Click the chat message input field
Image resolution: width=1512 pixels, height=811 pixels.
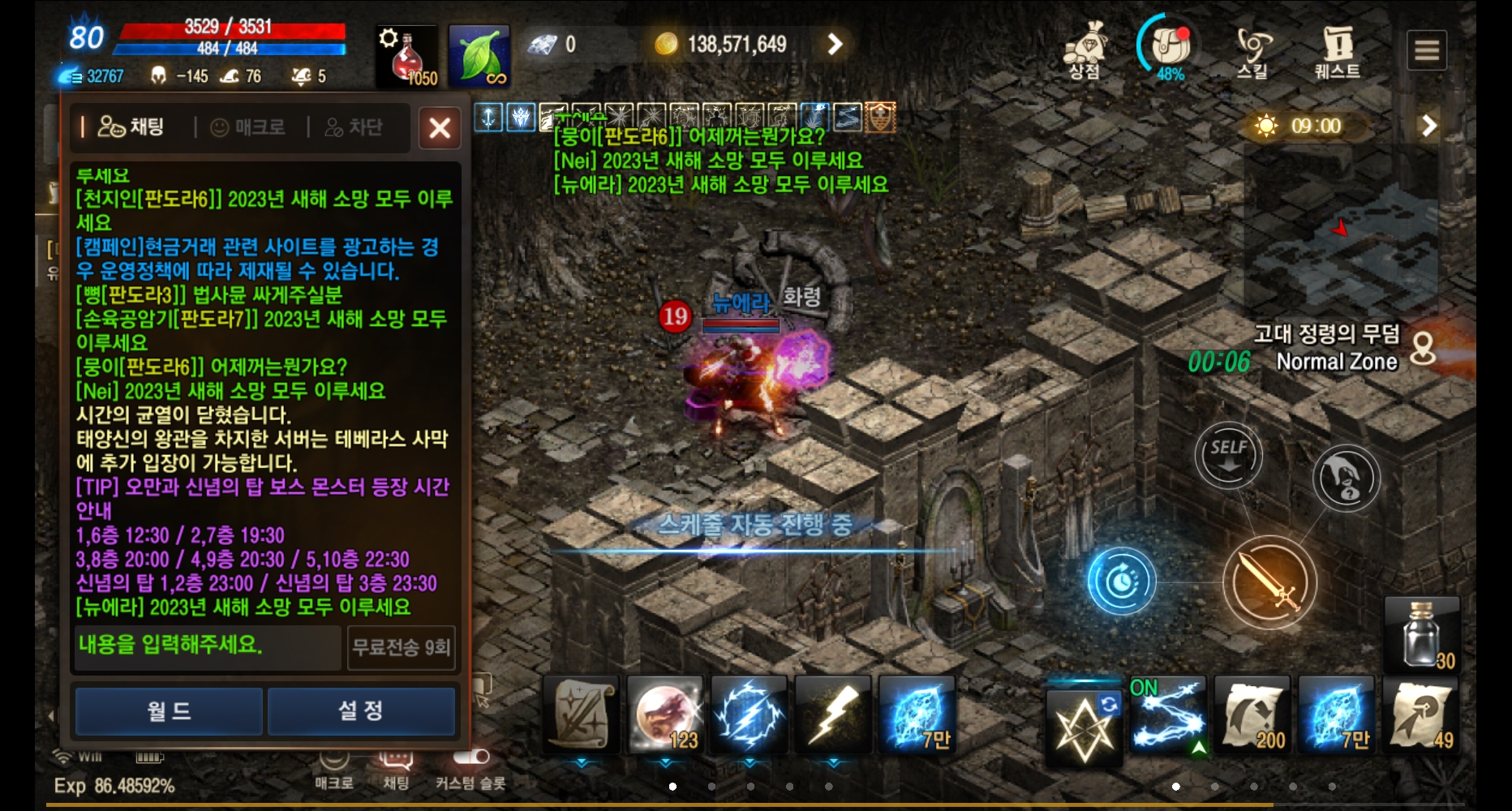[x=208, y=646]
